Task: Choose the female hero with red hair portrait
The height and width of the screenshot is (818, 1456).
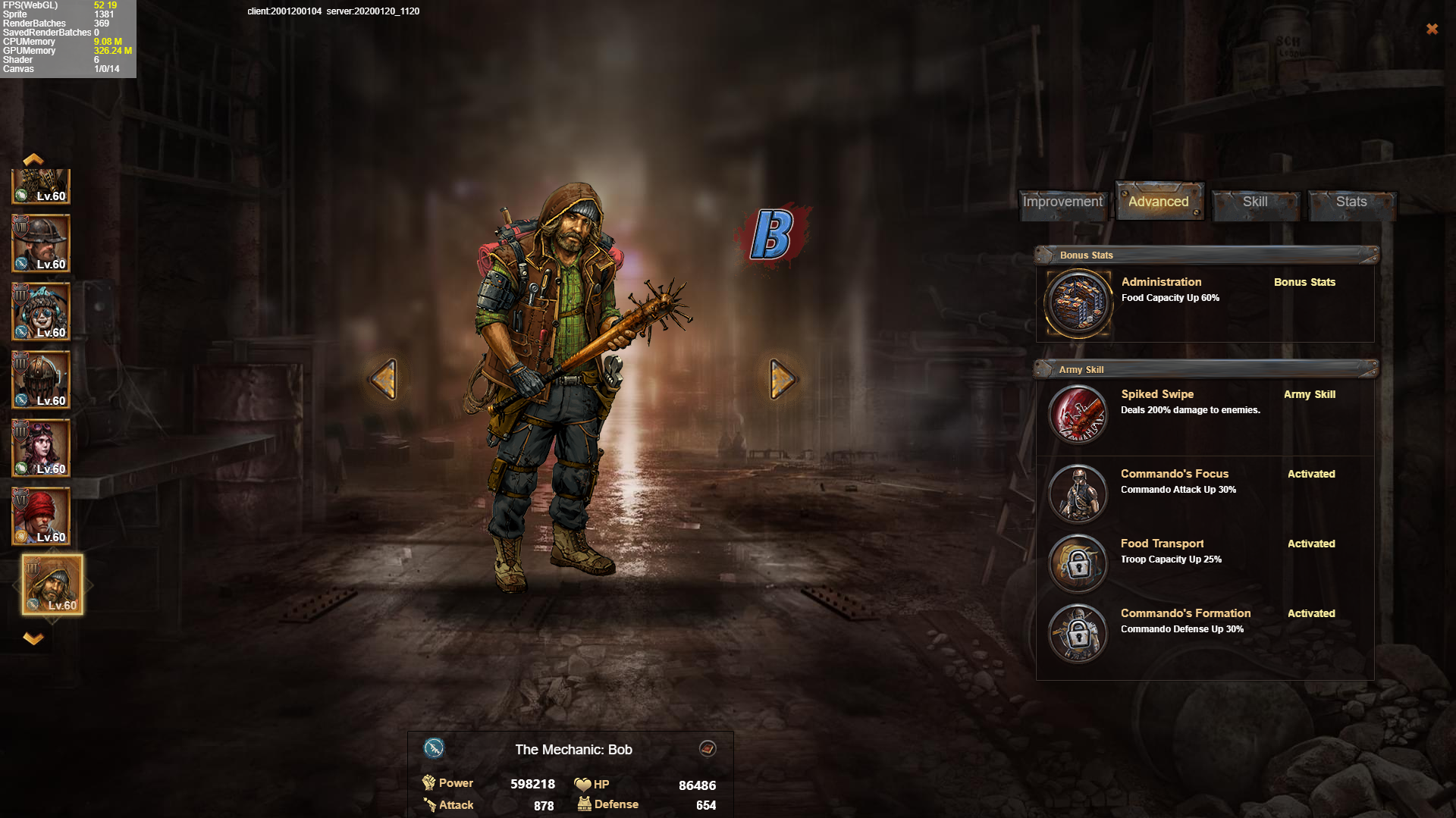Action: (x=41, y=448)
